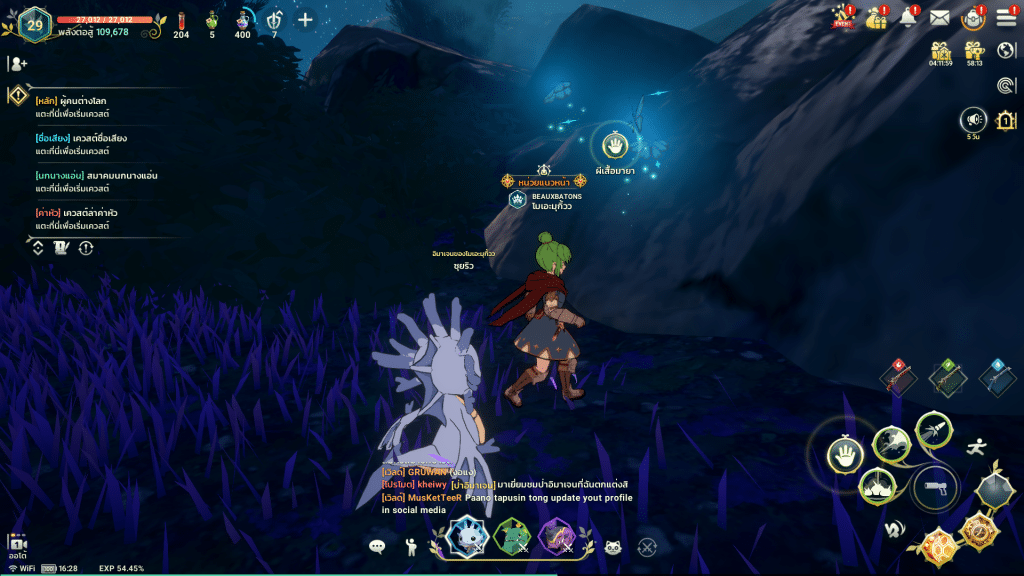Fire the pistol basic attack button
The width and height of the screenshot is (1024, 576).
pyautogui.click(x=936, y=488)
